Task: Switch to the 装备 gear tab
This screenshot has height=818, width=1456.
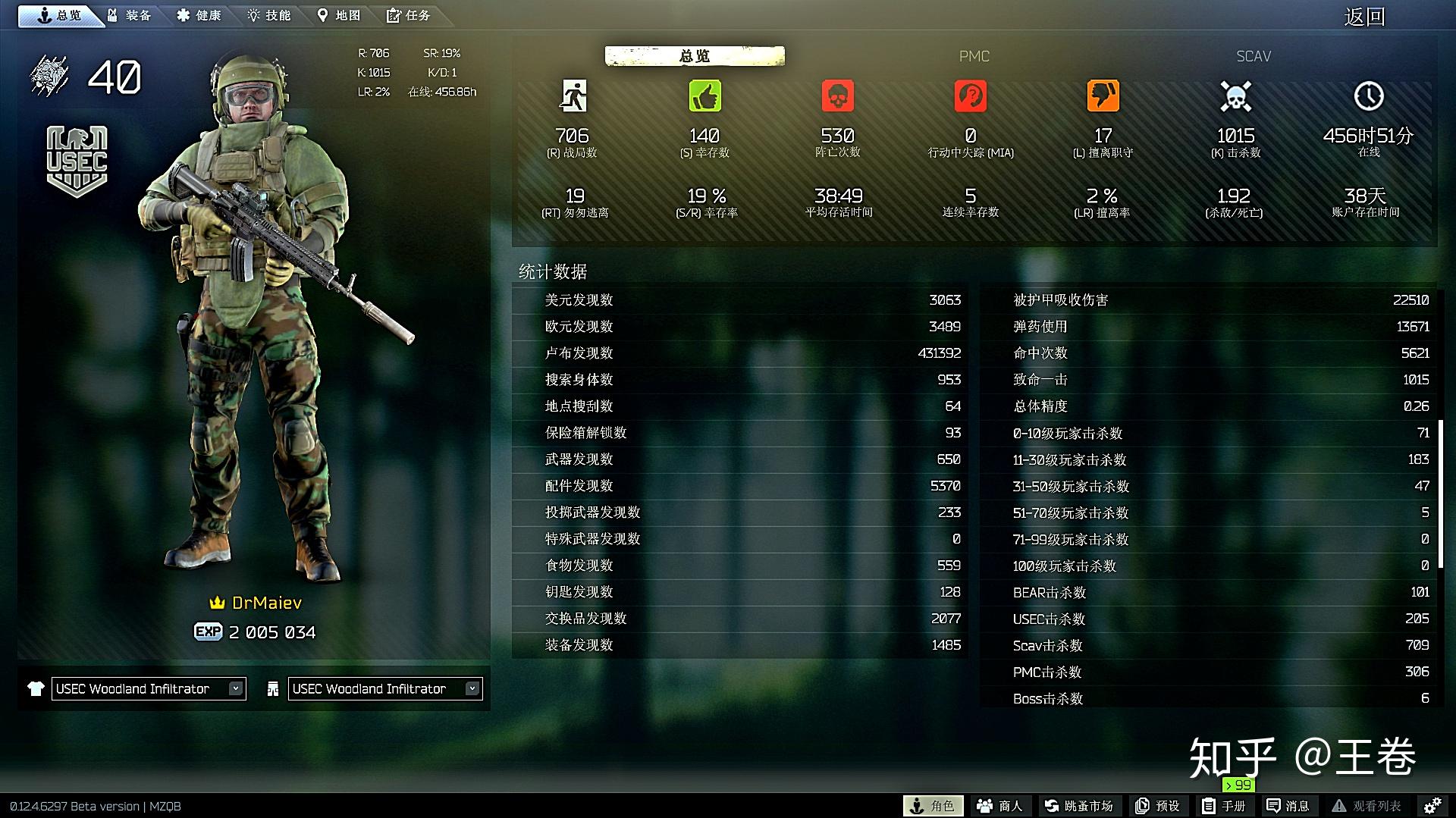Action: click(130, 14)
